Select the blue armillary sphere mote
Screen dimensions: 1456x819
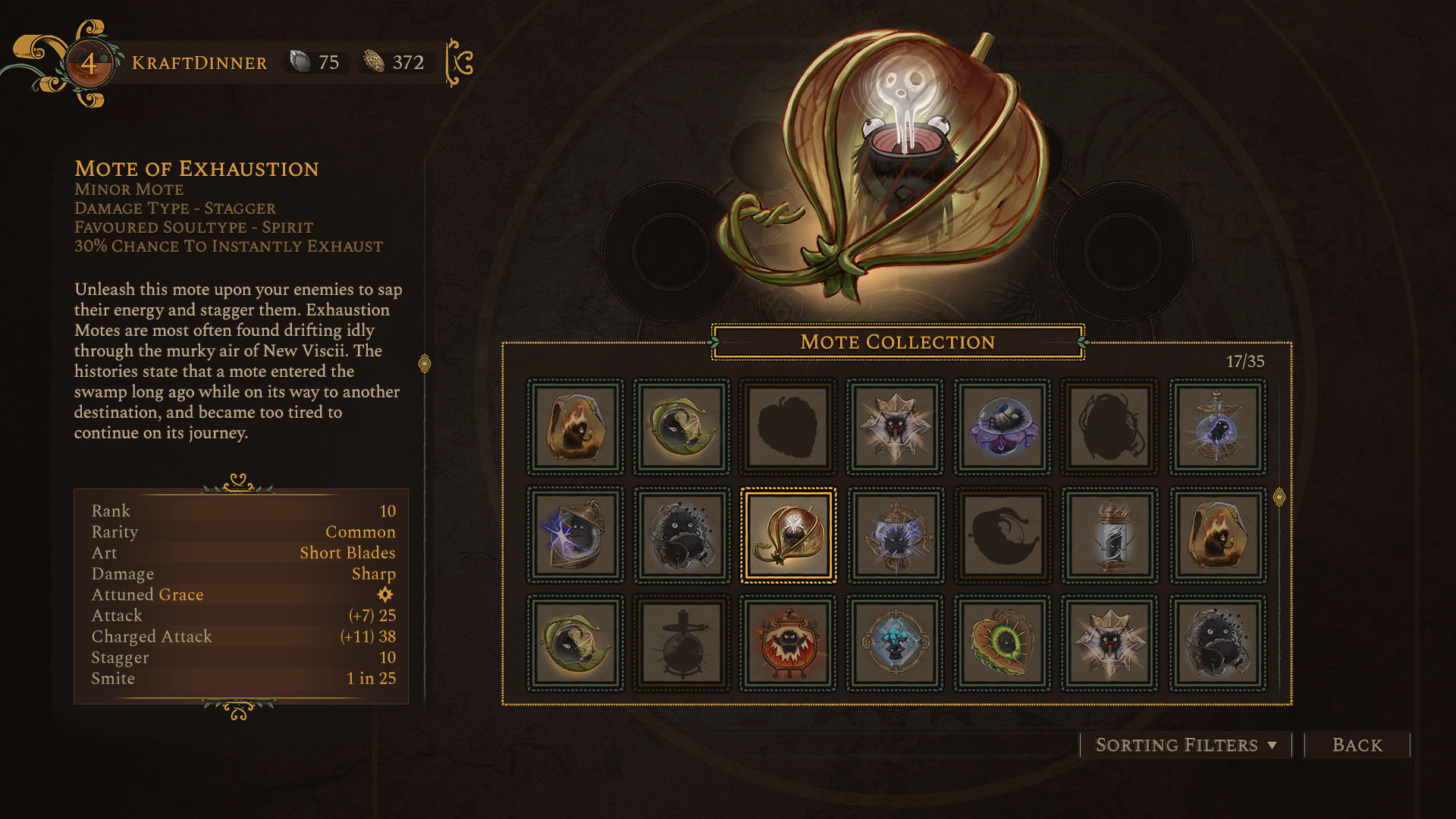point(896,535)
